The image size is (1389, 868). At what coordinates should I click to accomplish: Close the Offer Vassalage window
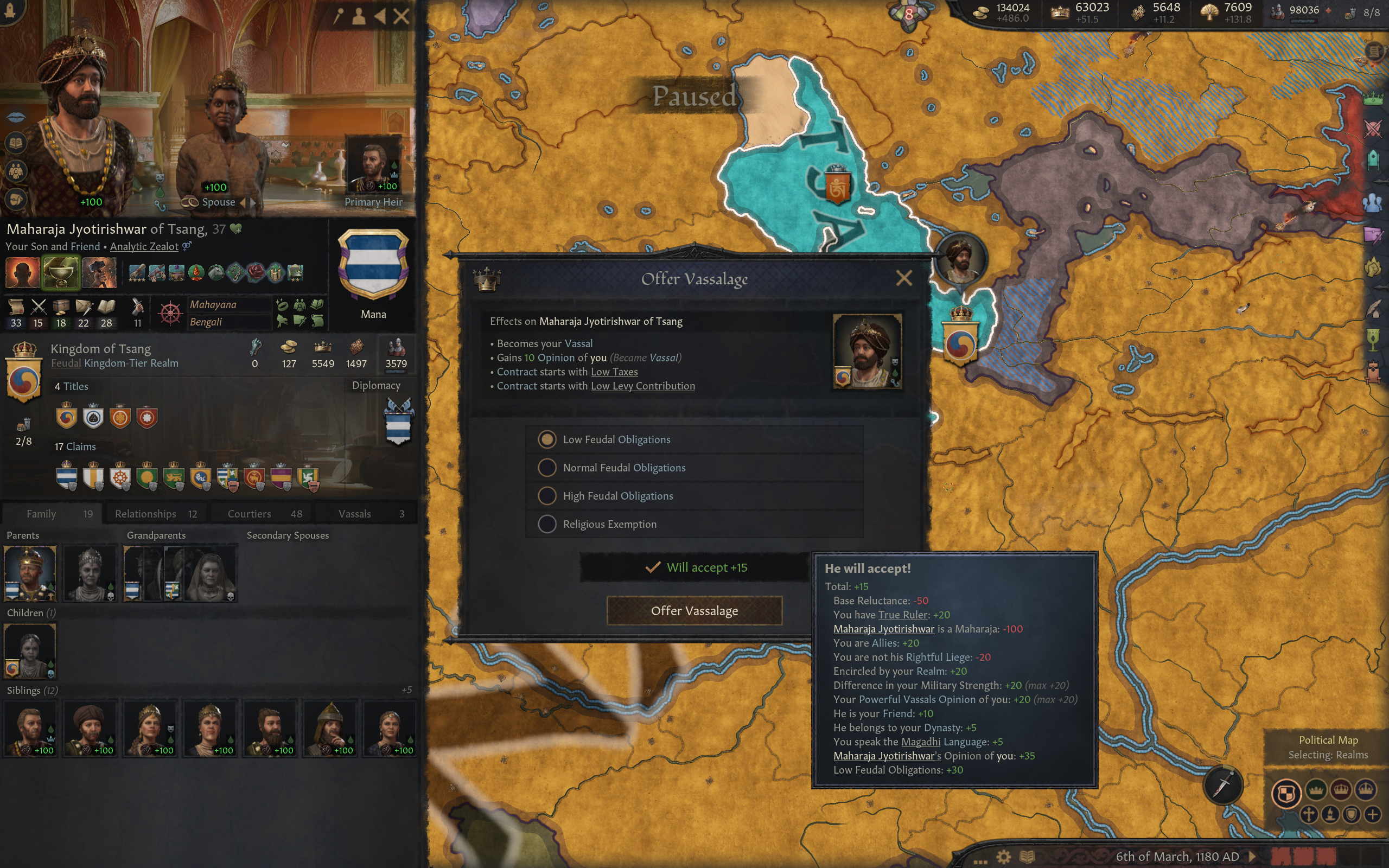pyautogui.click(x=903, y=278)
